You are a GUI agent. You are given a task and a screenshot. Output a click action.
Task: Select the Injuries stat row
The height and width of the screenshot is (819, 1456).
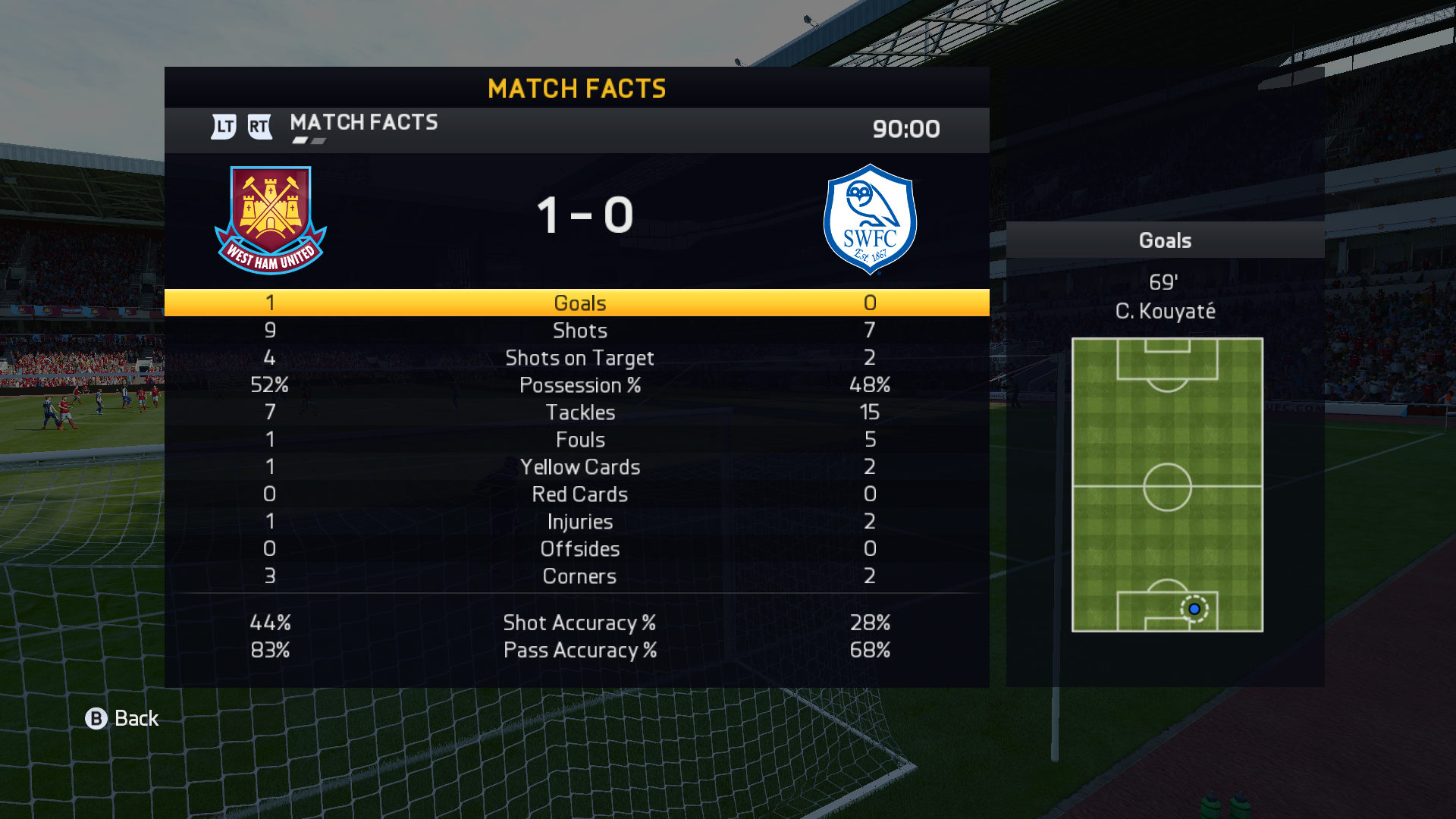[x=579, y=522]
